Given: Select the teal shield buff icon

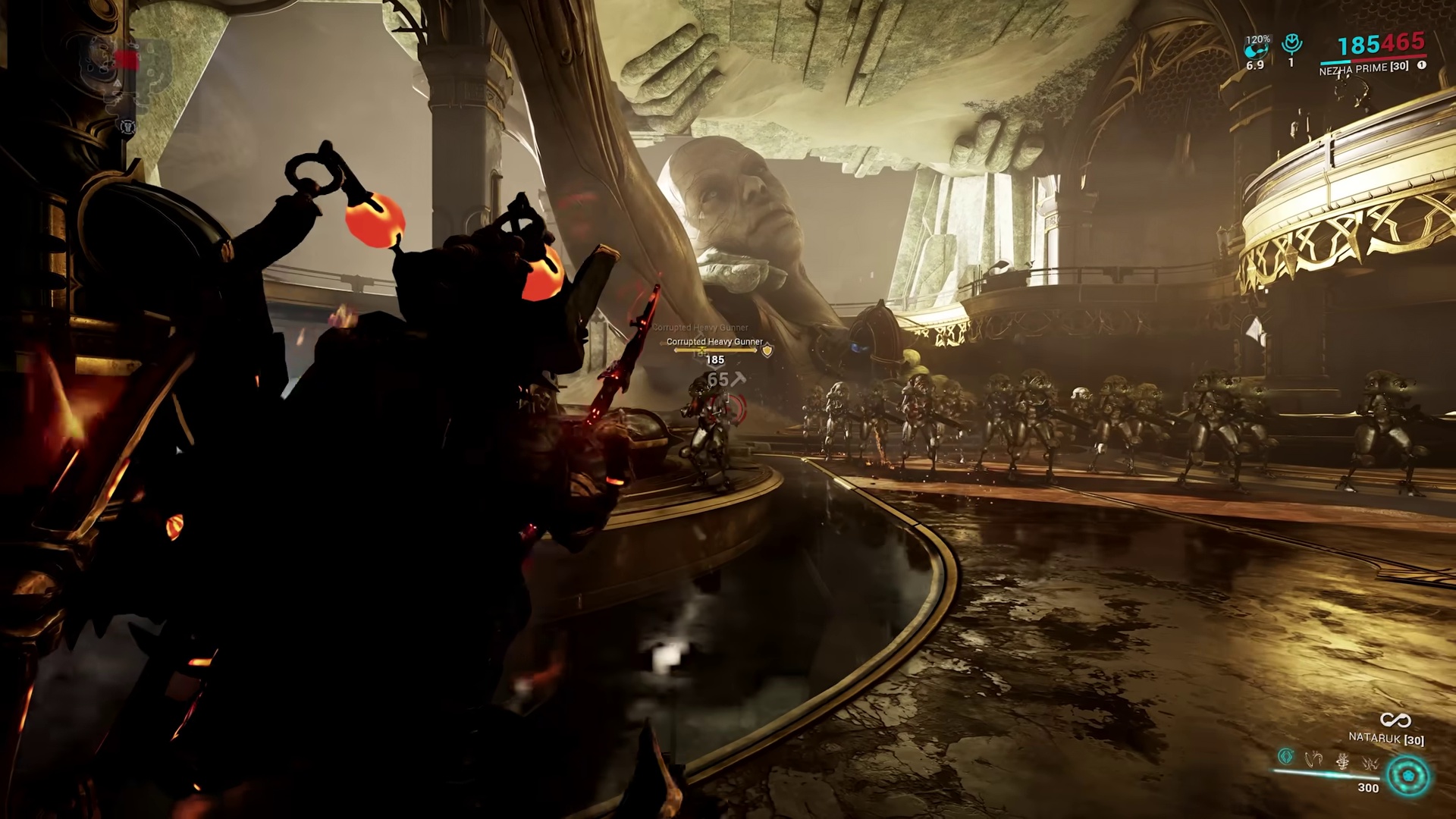Looking at the screenshot, I should pyautogui.click(x=1291, y=44).
